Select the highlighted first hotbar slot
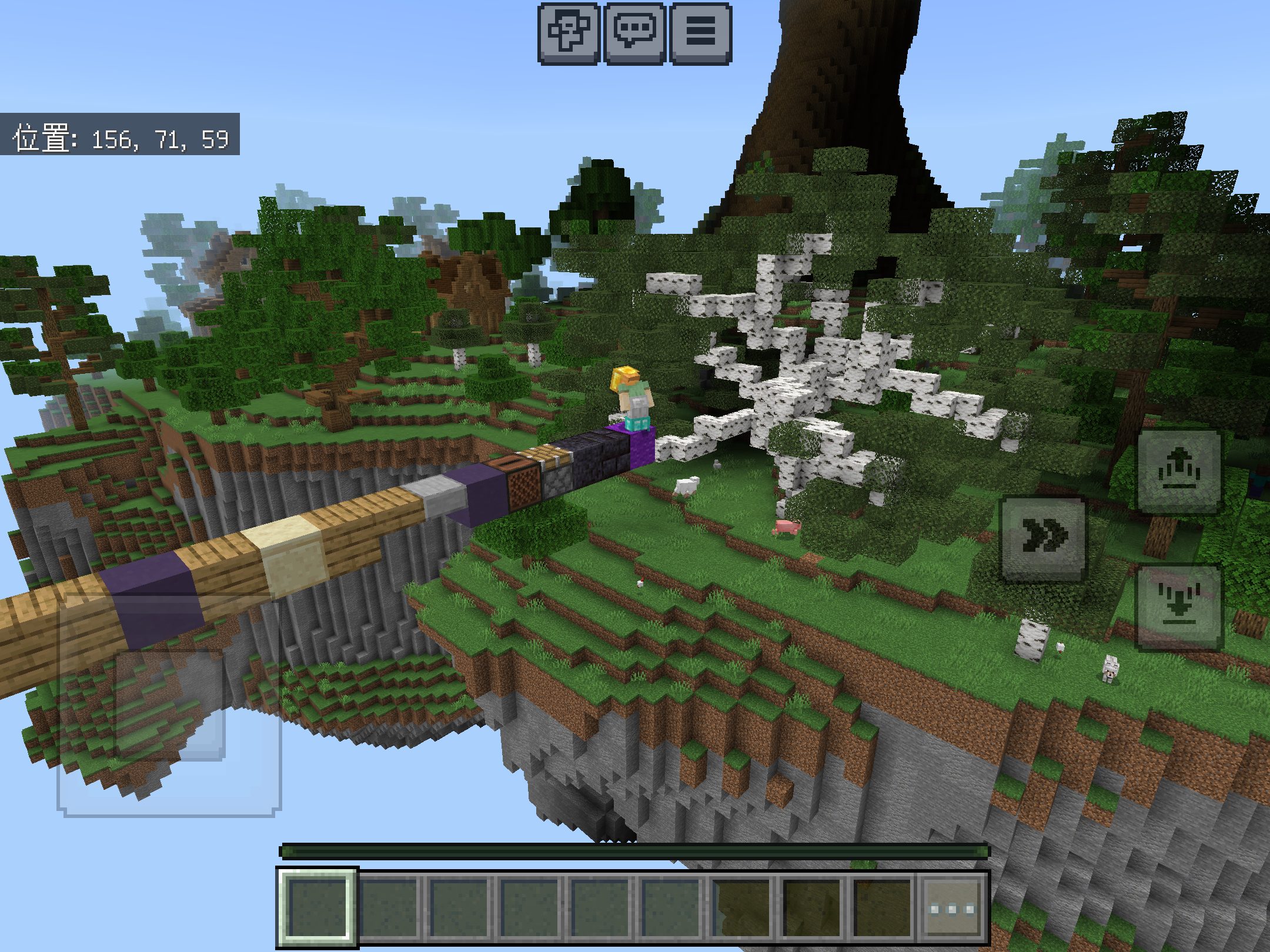Image resolution: width=1270 pixels, height=952 pixels. tap(317, 909)
